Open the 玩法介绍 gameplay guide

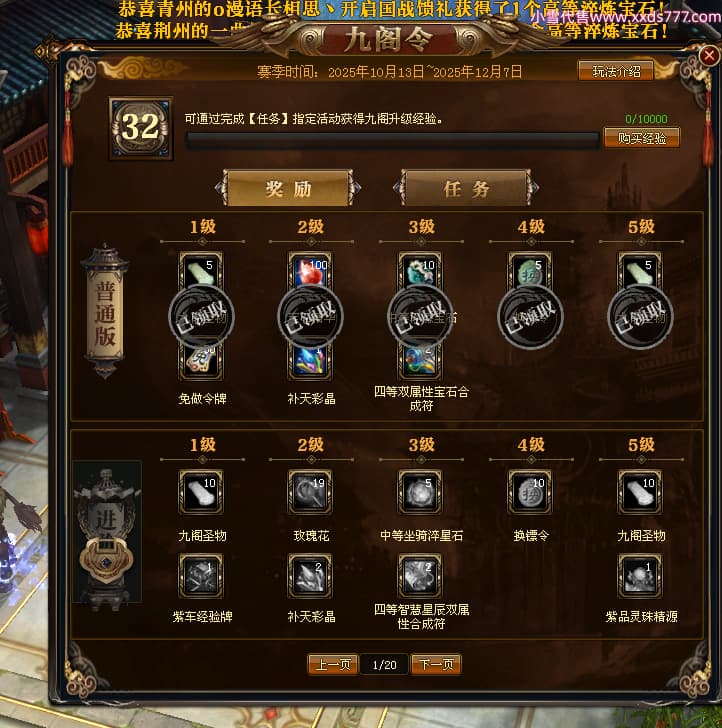tap(615, 70)
